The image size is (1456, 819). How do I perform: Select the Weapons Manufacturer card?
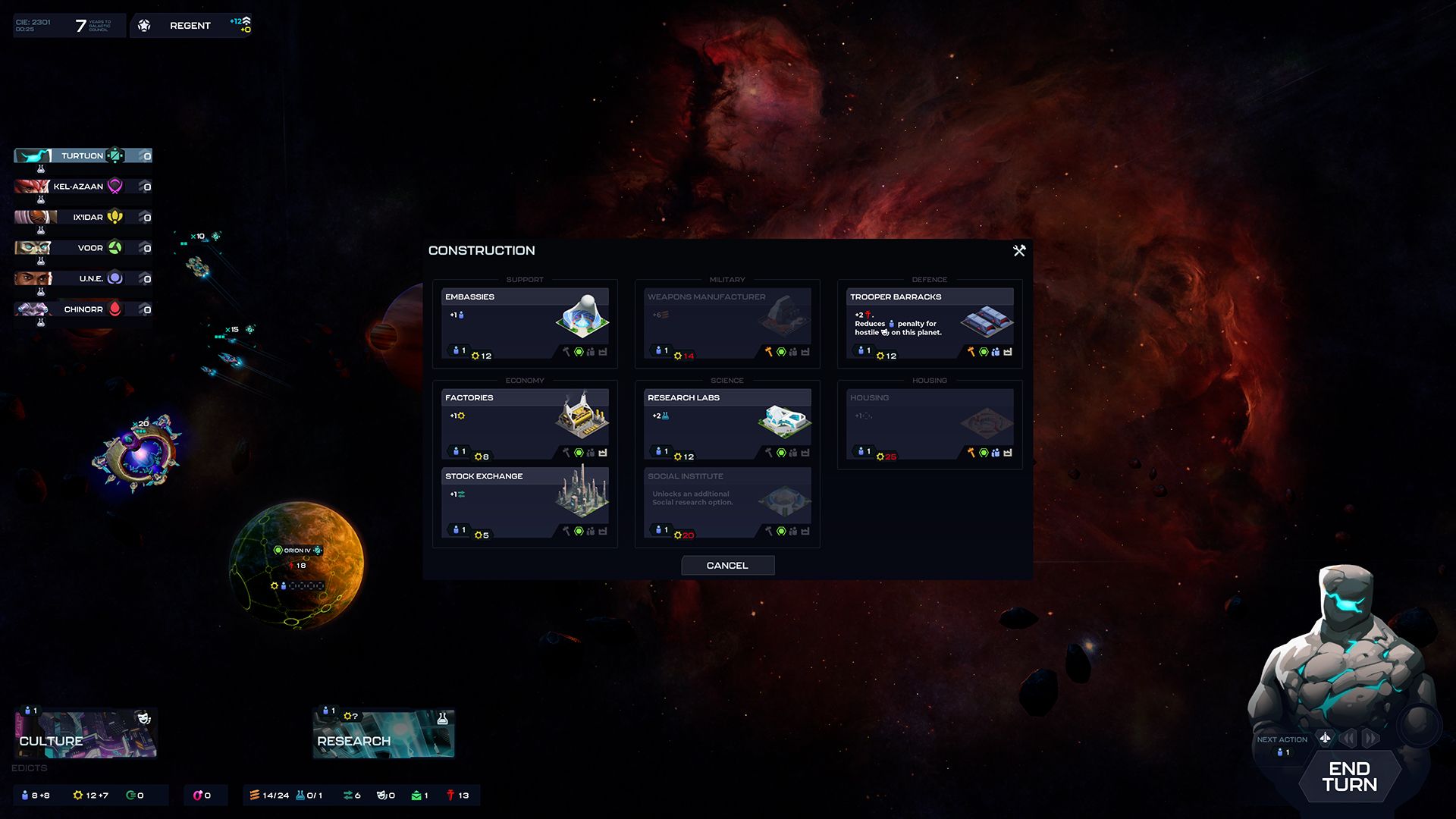(x=727, y=323)
